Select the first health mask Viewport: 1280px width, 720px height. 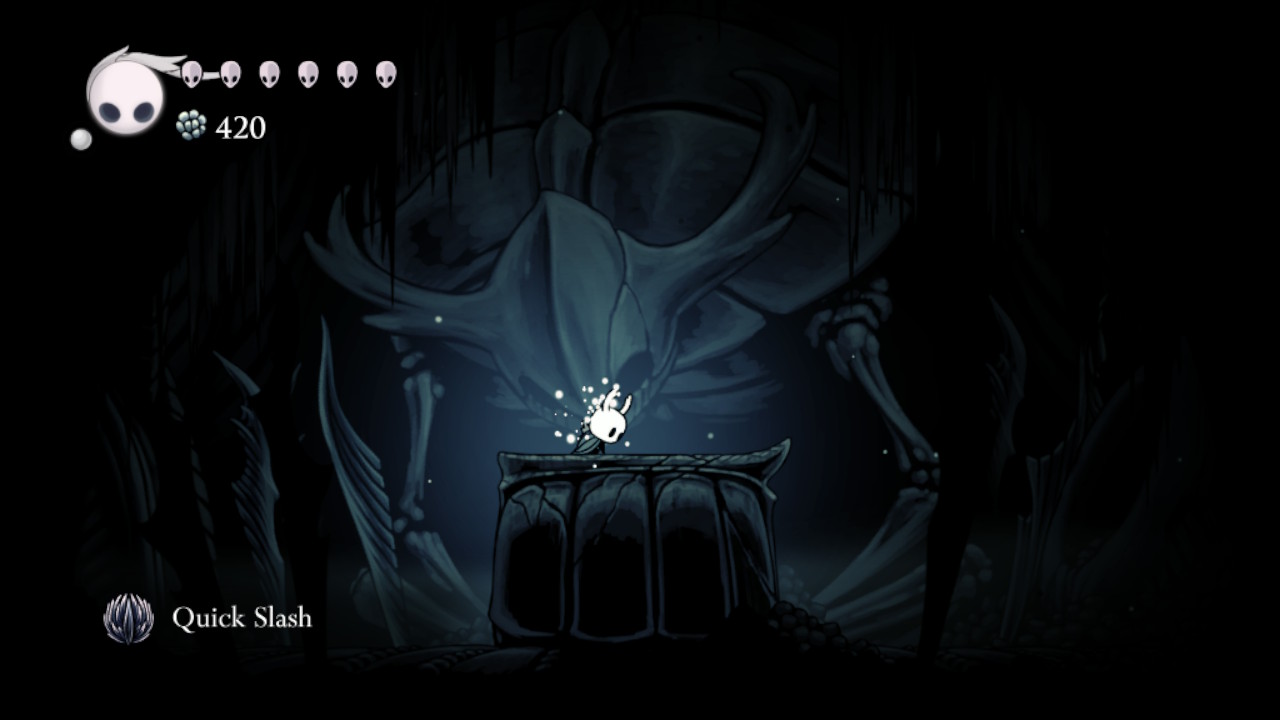[x=192, y=74]
